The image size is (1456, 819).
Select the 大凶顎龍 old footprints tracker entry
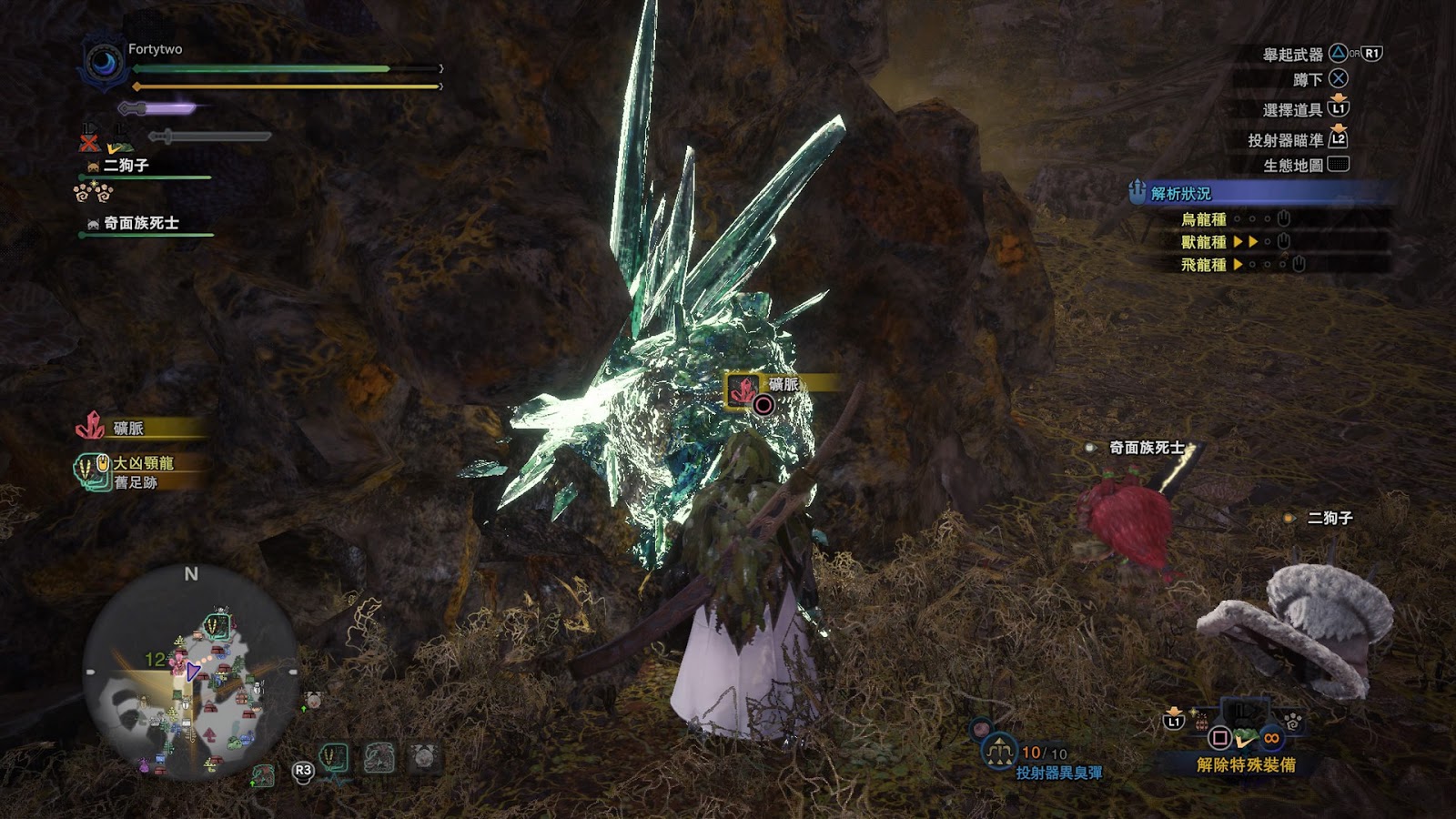click(x=136, y=471)
